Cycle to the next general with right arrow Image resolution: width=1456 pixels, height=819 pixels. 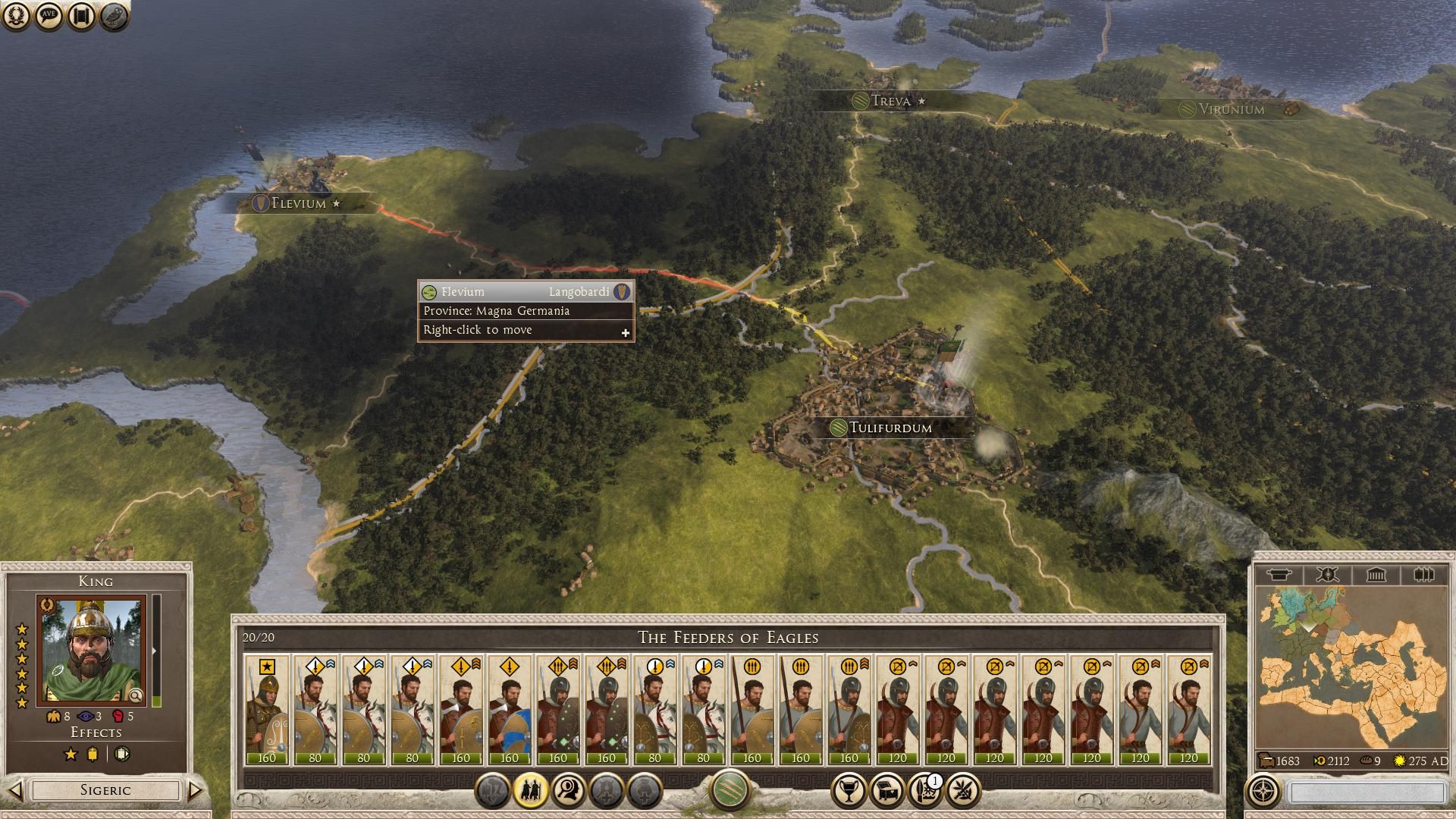tap(195, 790)
